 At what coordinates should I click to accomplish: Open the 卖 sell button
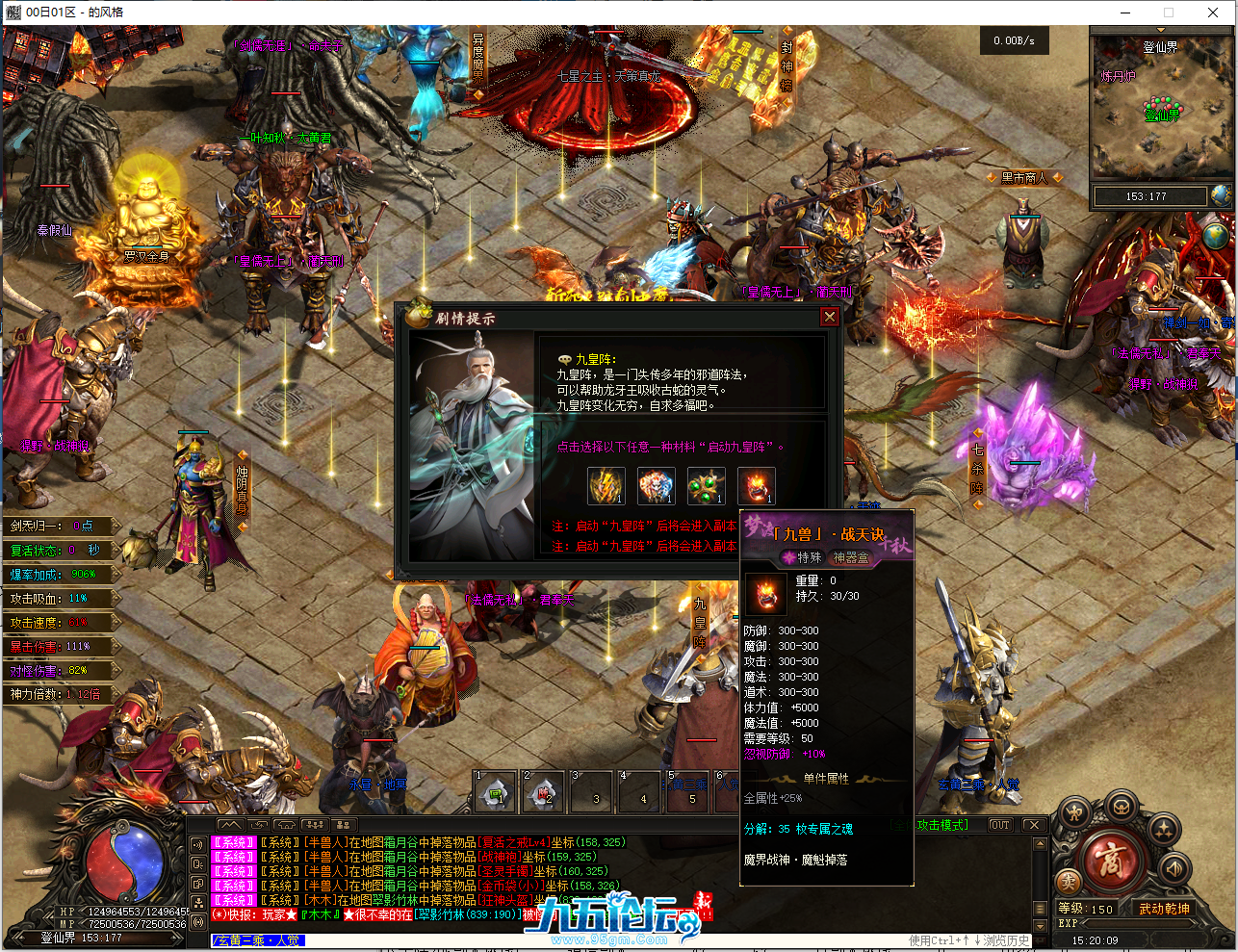(x=1067, y=882)
